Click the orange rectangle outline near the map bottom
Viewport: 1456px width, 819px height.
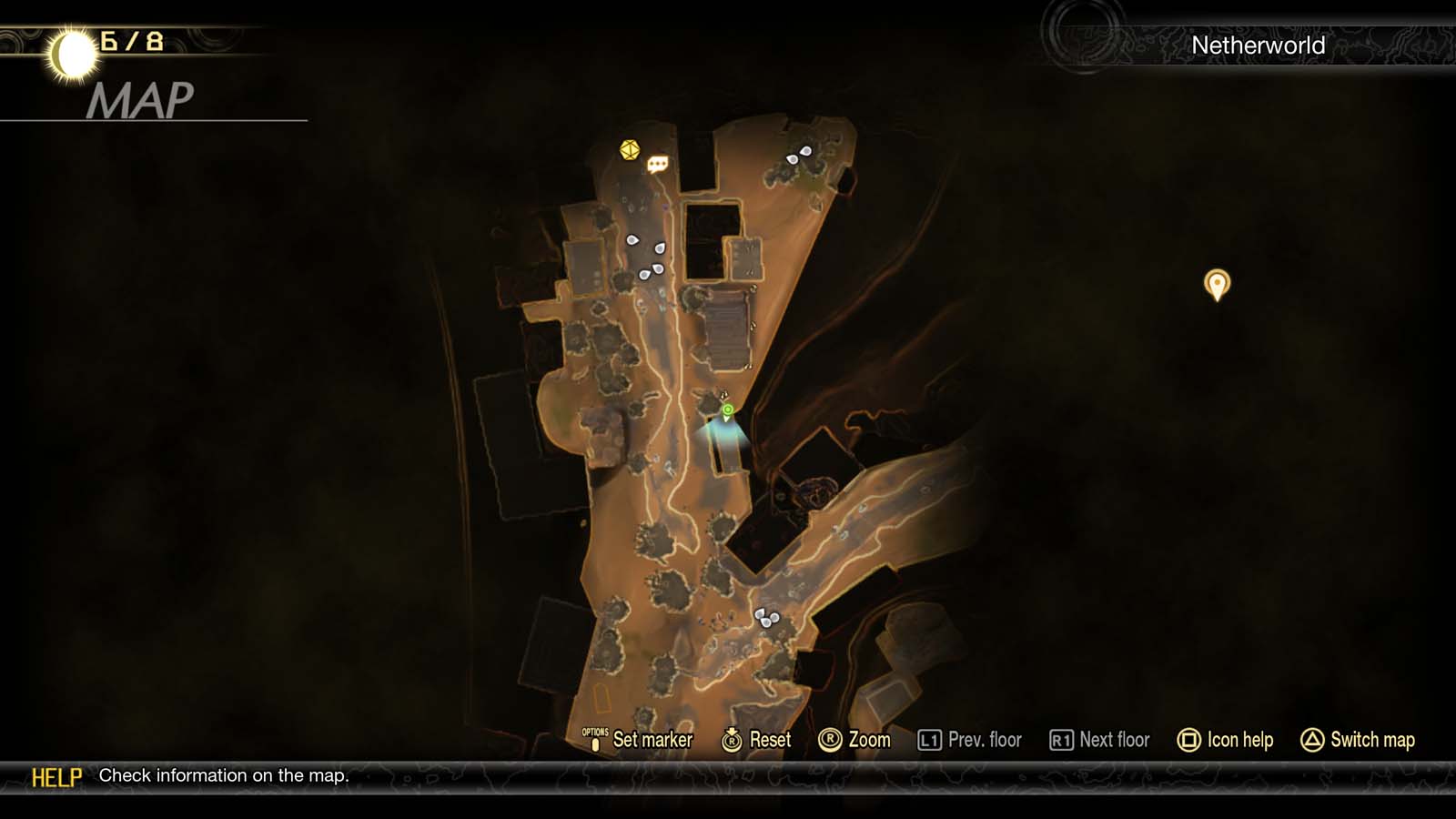pos(603,699)
